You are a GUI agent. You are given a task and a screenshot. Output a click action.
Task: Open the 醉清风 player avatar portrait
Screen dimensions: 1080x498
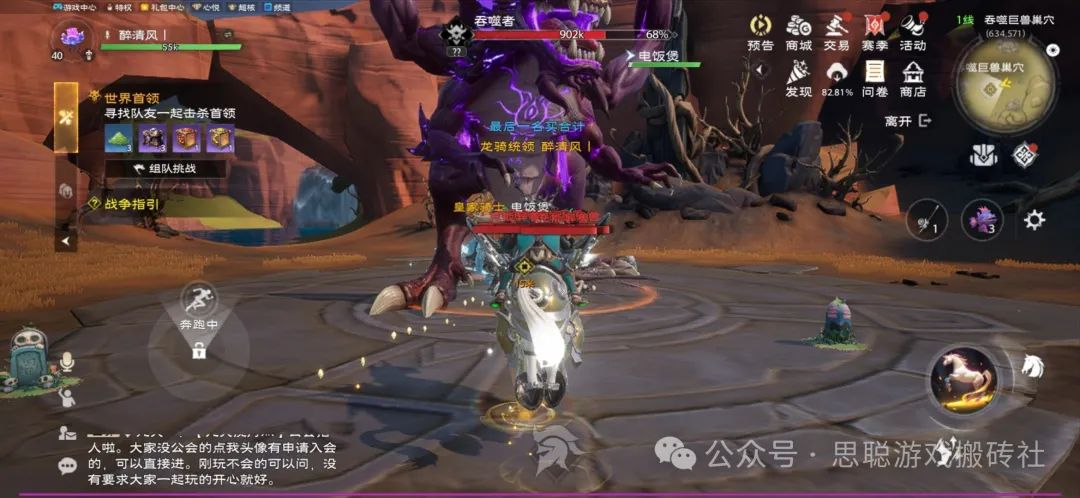pos(71,37)
